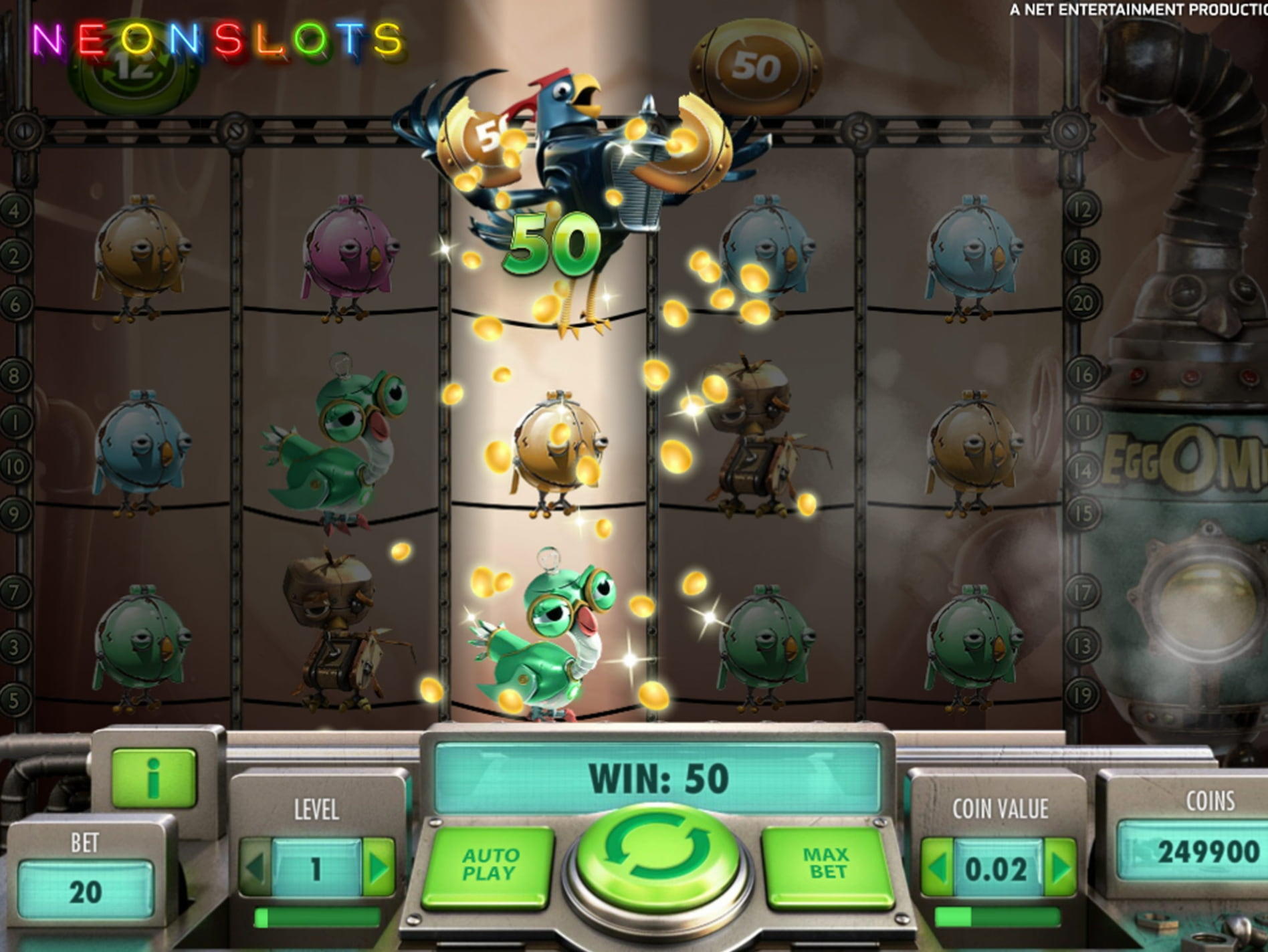Select payline number 16 marker
Image resolution: width=1268 pixels, height=952 pixels.
[x=1082, y=375]
